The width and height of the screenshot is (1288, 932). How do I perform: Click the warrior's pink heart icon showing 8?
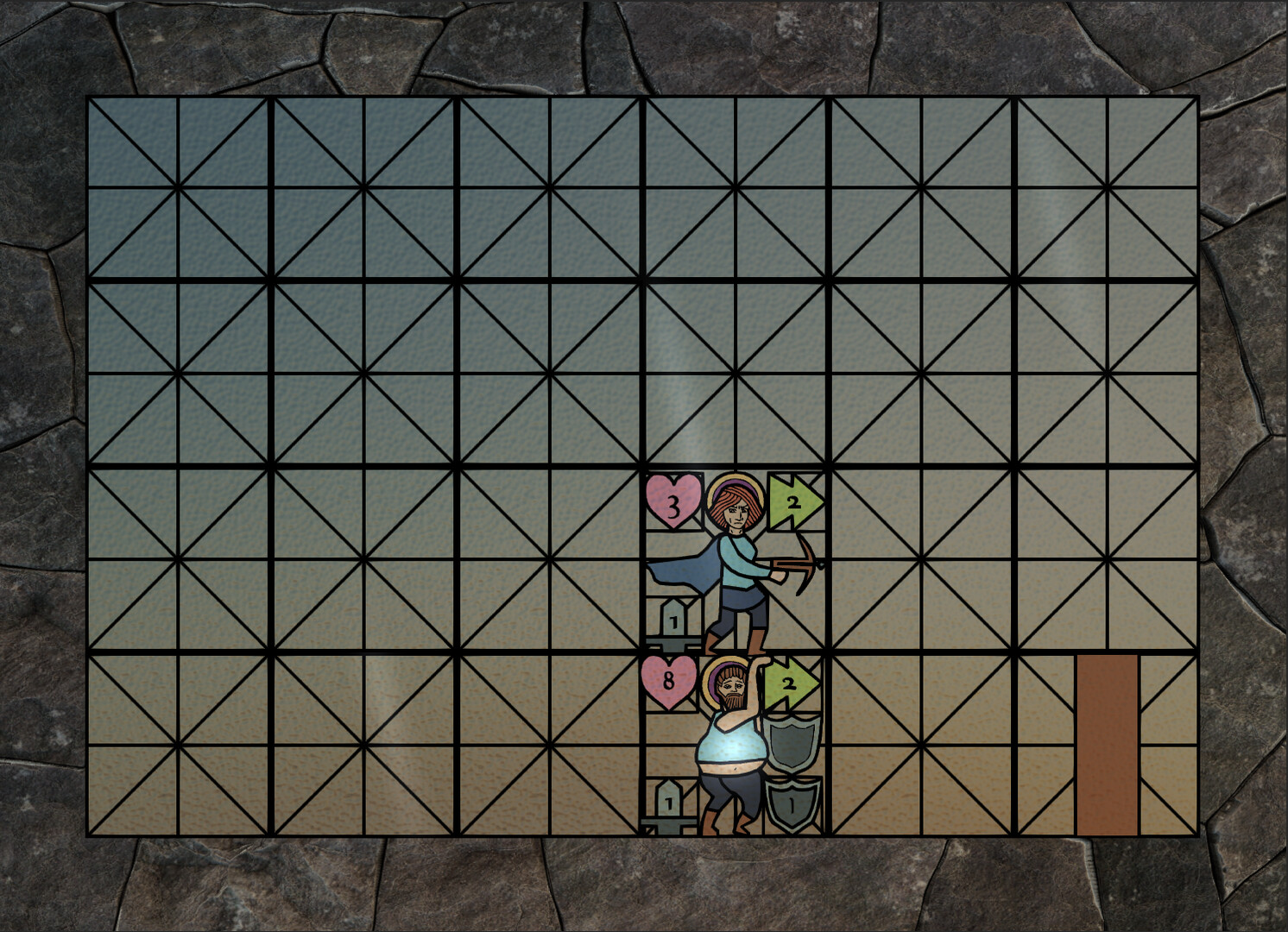point(669,683)
